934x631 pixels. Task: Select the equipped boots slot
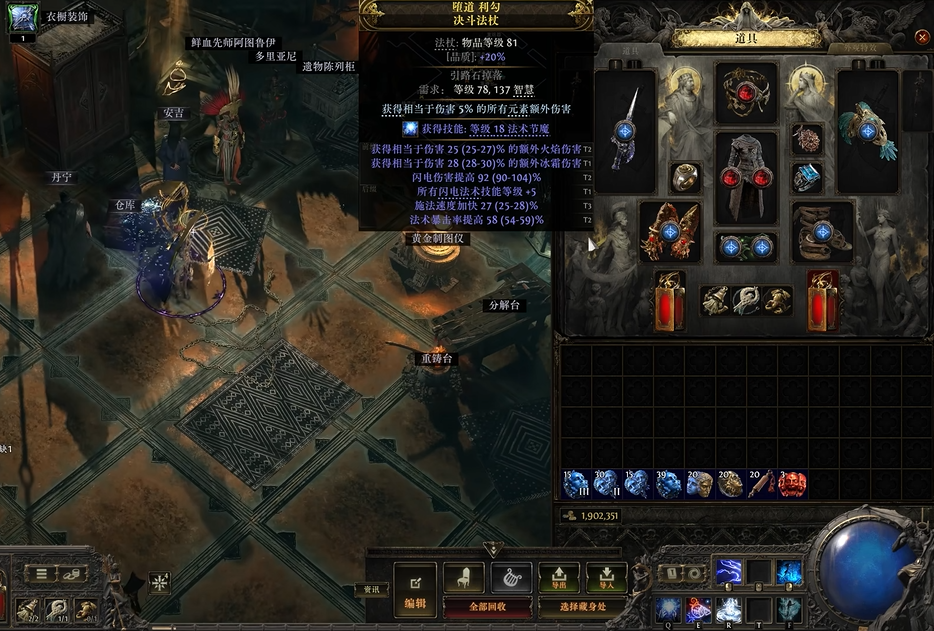(x=823, y=231)
